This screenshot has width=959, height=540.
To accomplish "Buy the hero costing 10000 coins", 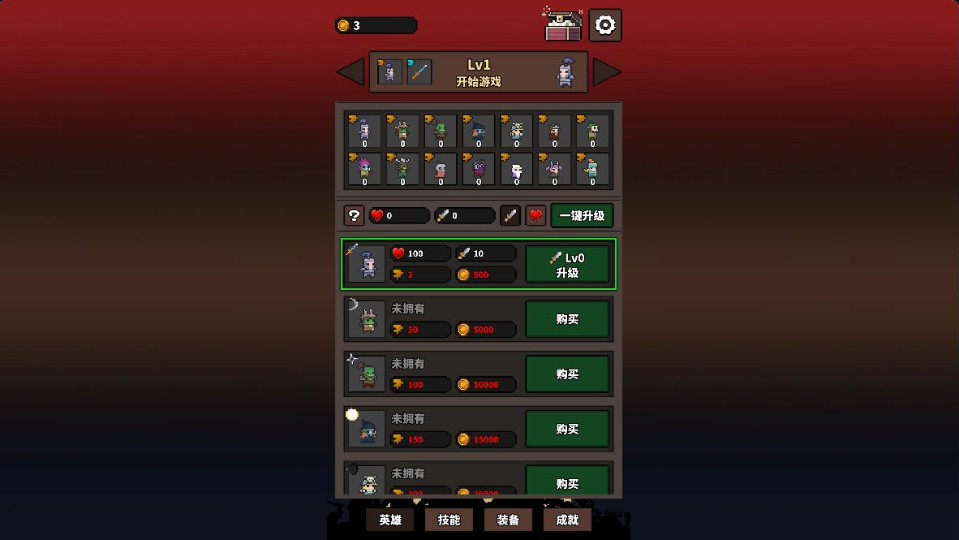I will coord(567,374).
